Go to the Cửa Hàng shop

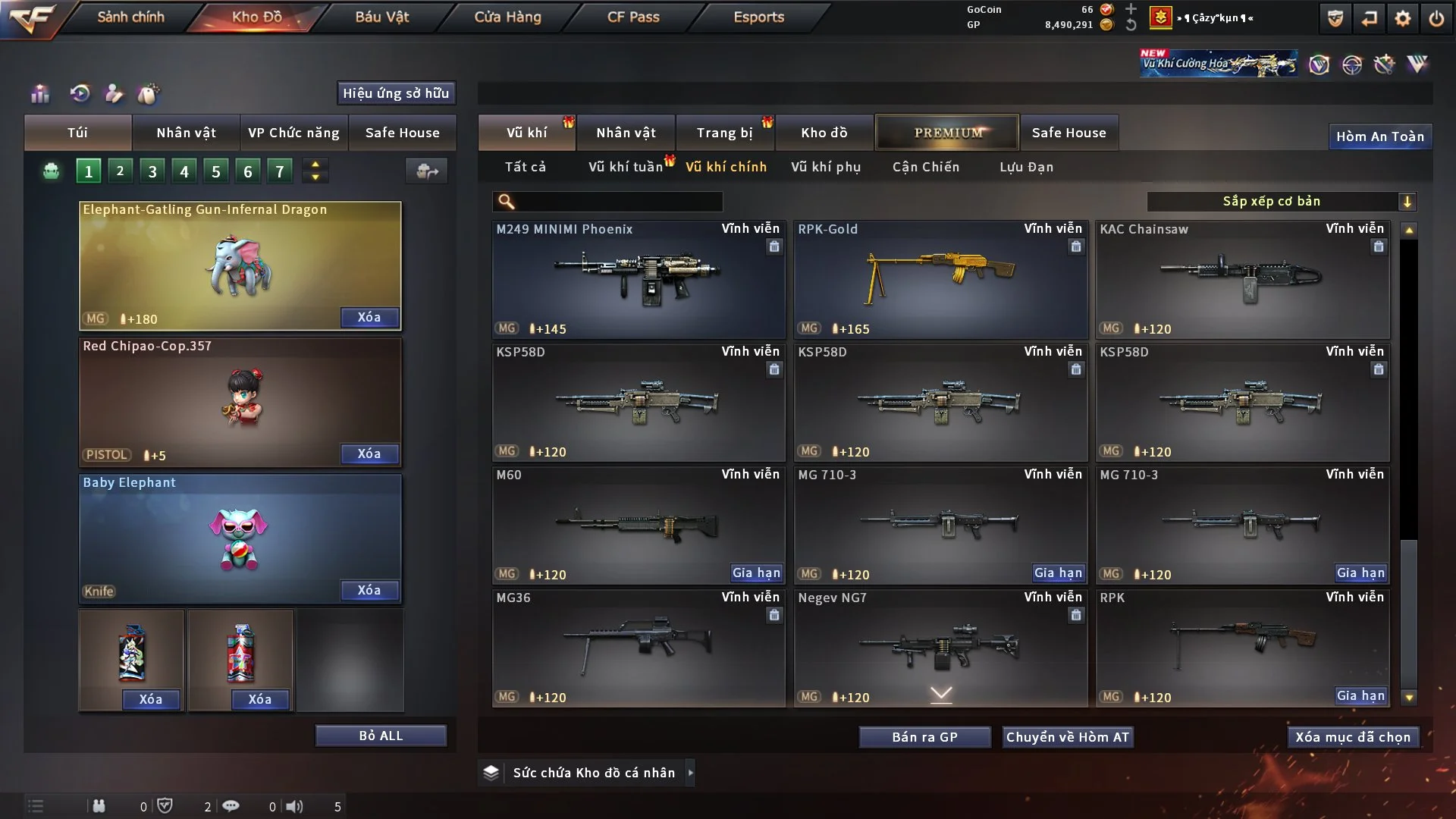click(507, 17)
